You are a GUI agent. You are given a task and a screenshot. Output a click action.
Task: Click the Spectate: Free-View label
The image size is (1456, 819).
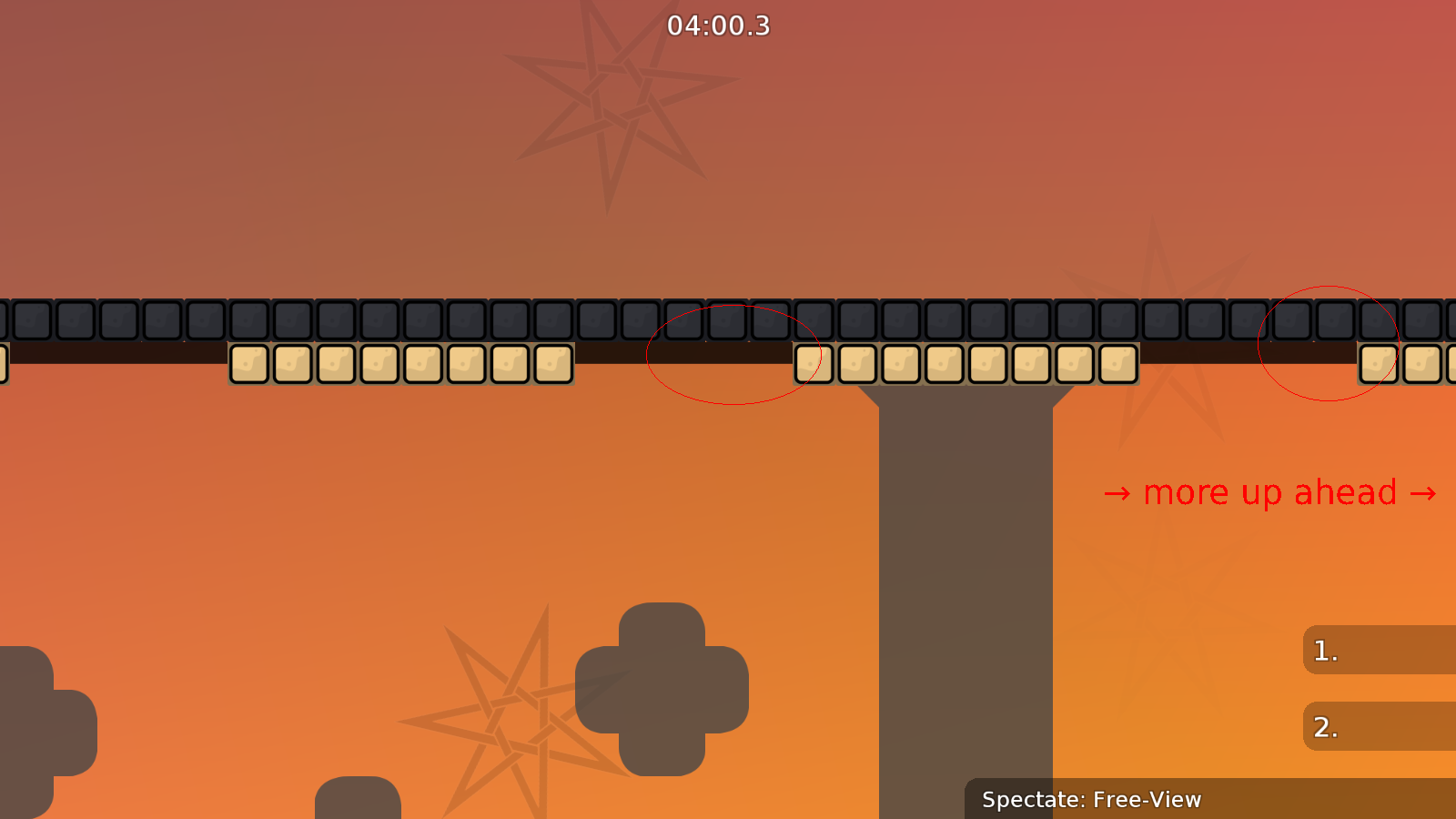tap(1092, 800)
